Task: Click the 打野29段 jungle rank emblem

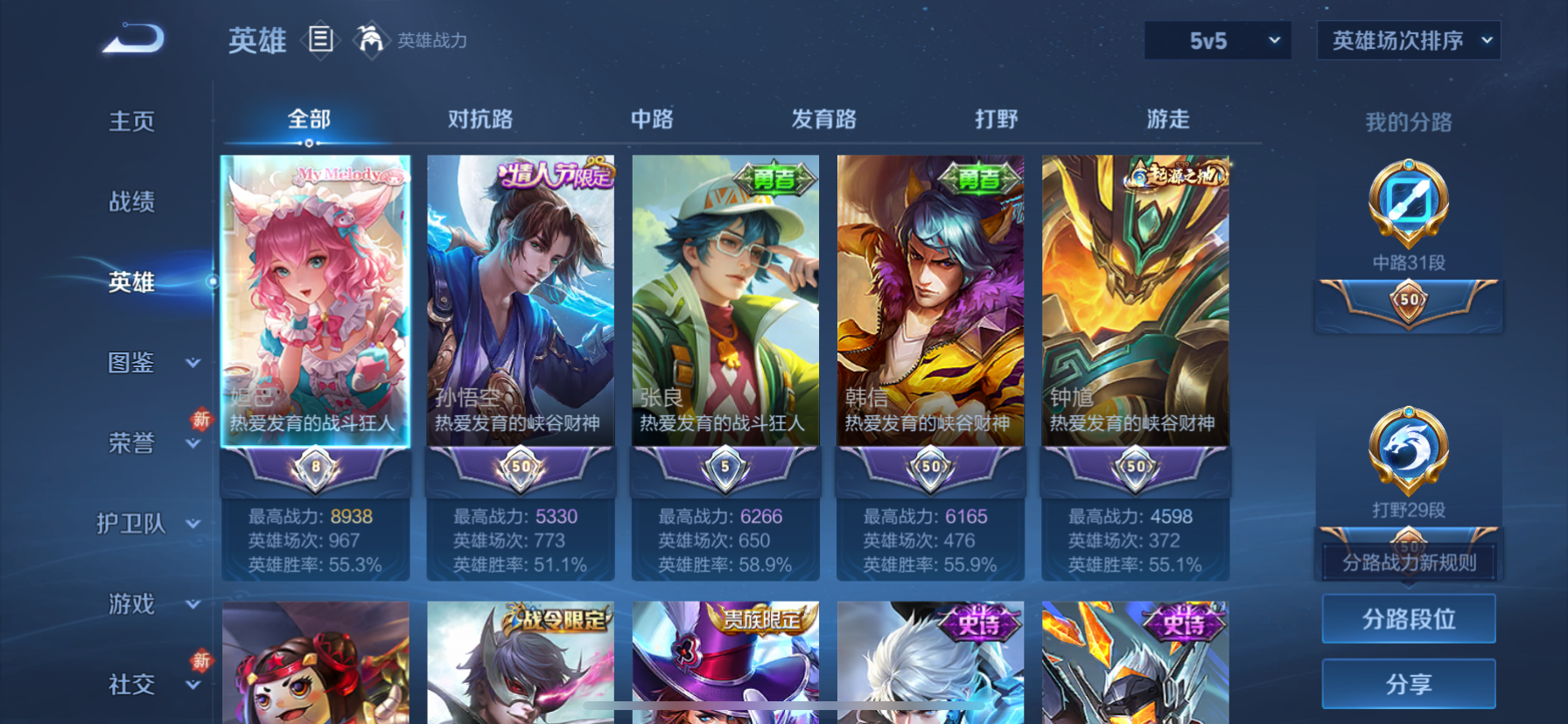Action: pyautogui.click(x=1408, y=449)
